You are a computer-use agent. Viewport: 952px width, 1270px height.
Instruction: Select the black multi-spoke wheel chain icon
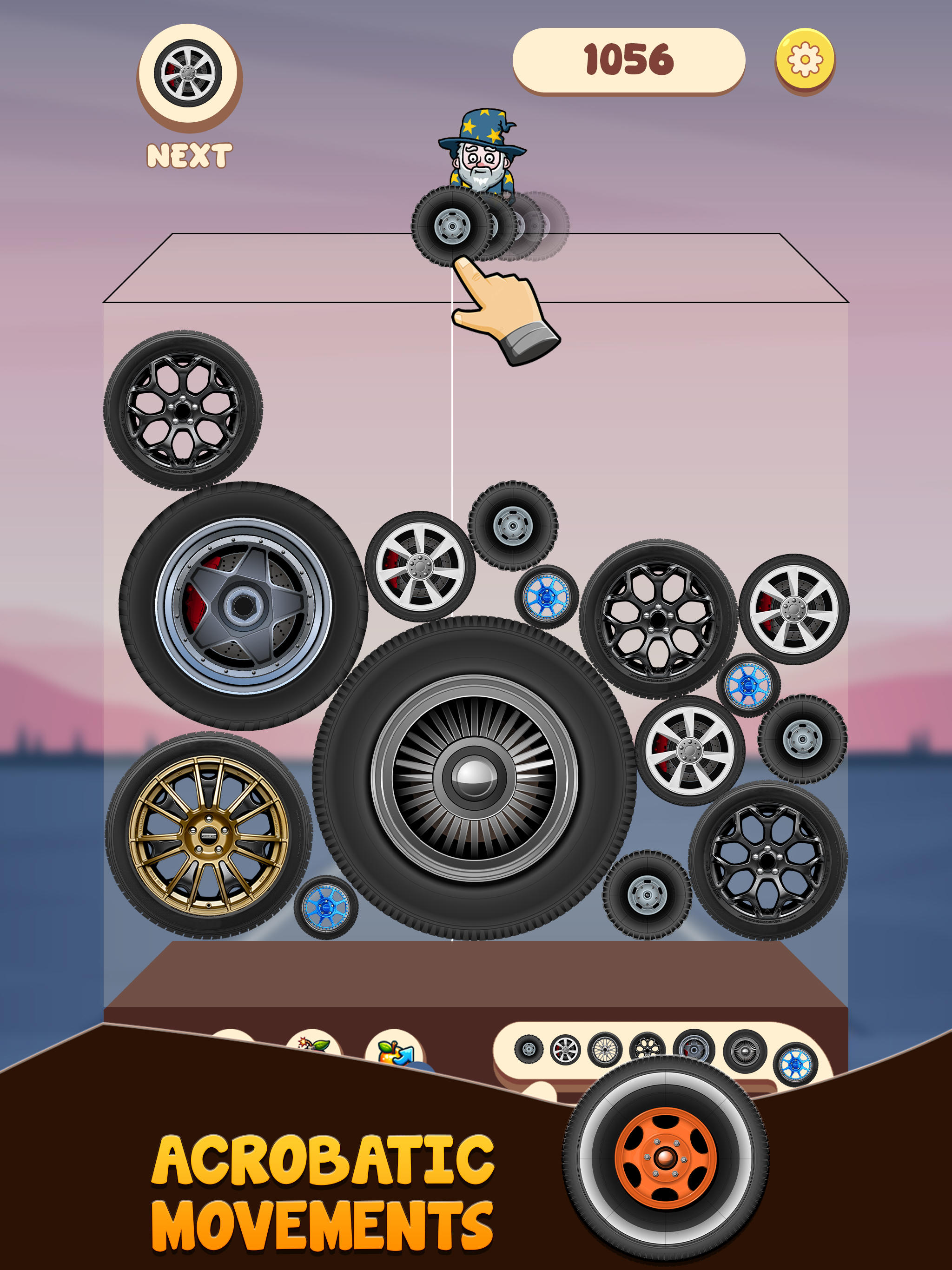click(647, 1048)
